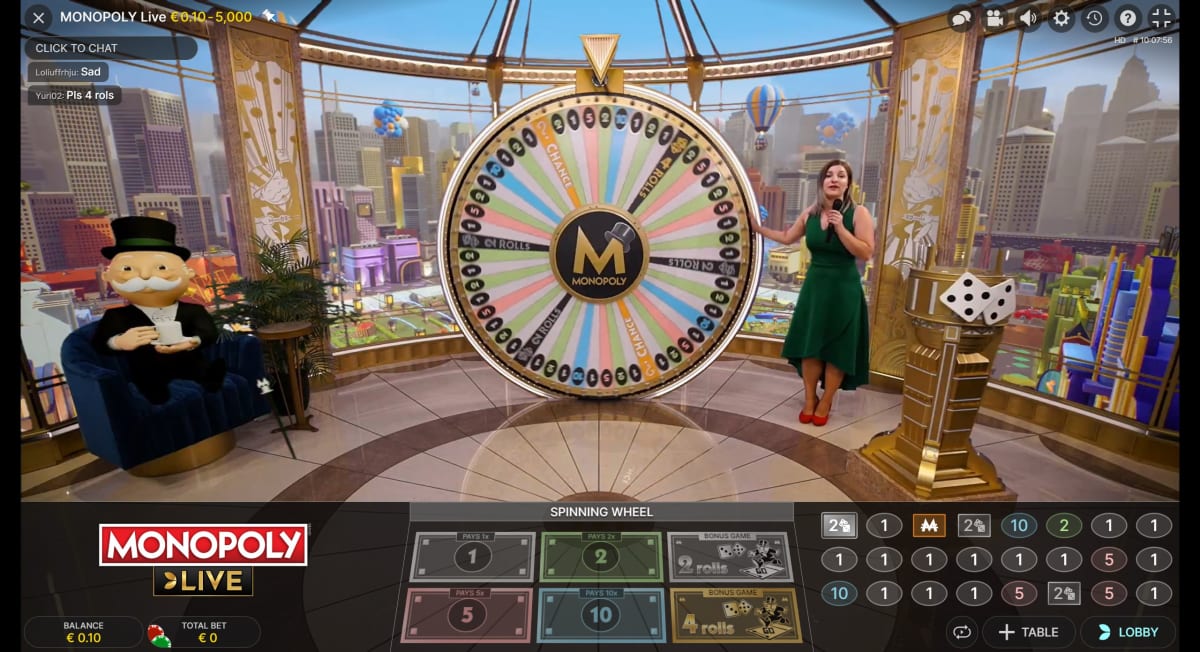Screen dimensions: 1200x652
Task: Bet on the green 2 spot
Action: [601, 557]
